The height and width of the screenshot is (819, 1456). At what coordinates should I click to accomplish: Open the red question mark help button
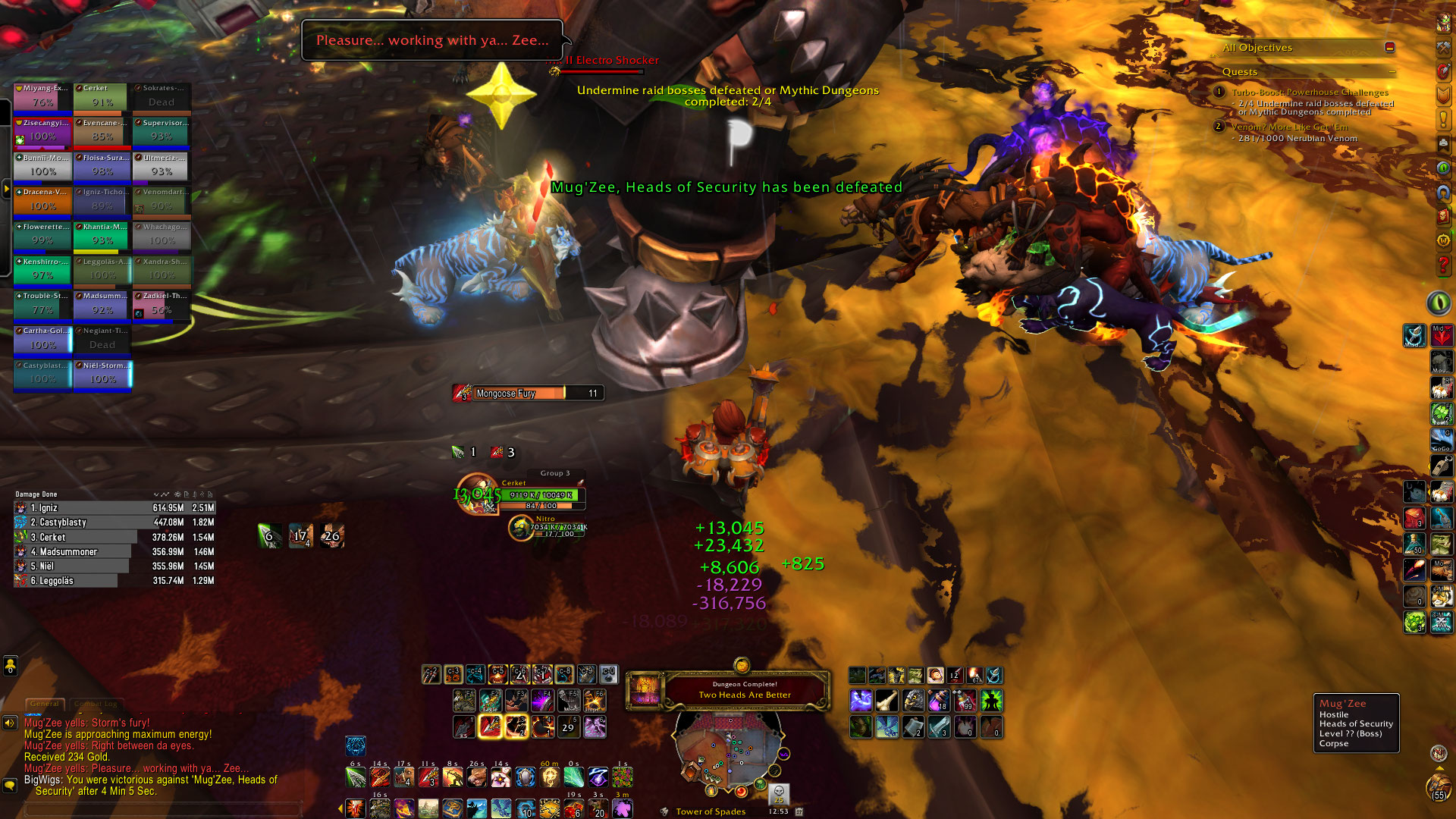tap(1443, 265)
